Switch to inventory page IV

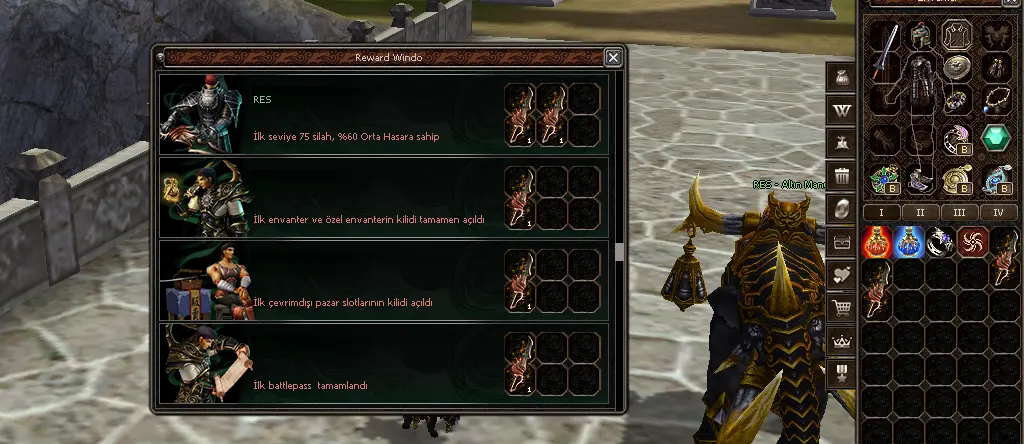997,212
